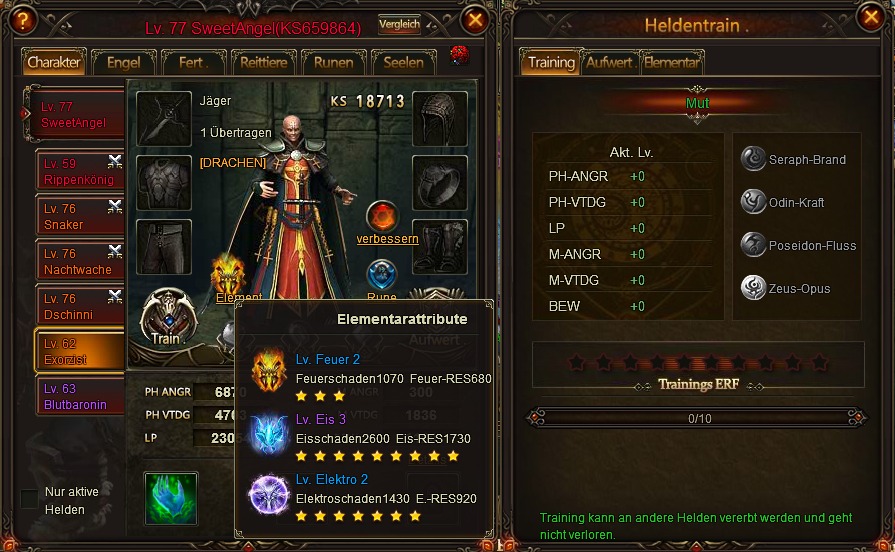Viewport: 895px width, 552px height.
Task: Switch to the Aufwert. tab
Action: [610, 62]
